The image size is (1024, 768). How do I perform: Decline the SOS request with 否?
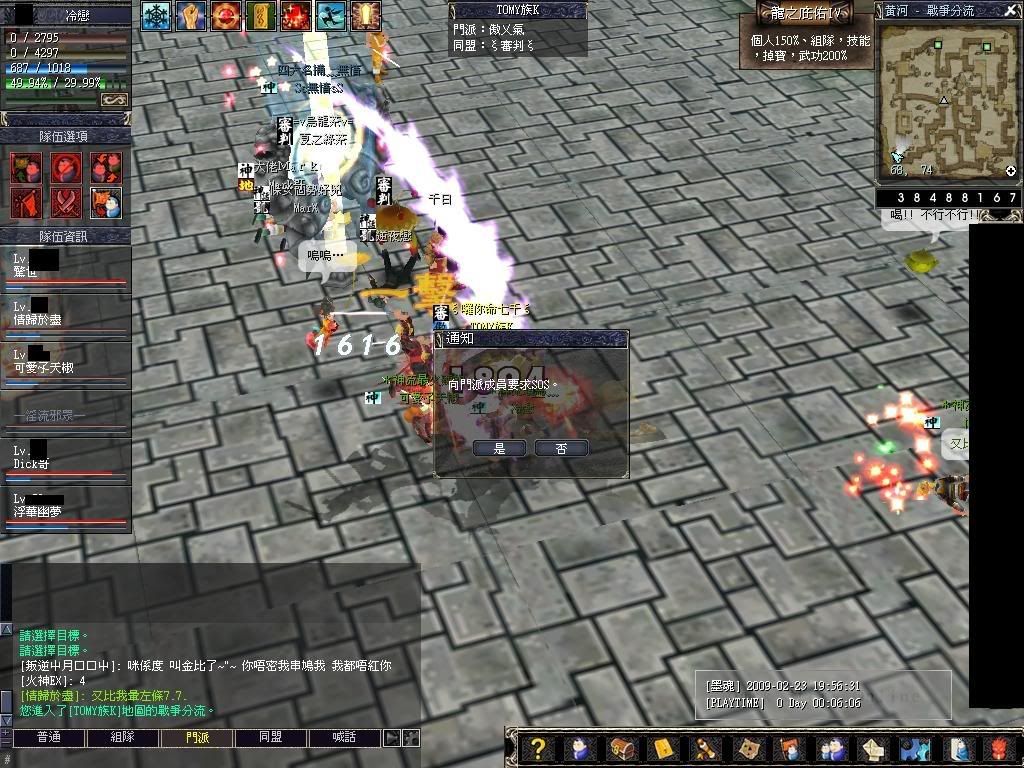coord(561,449)
